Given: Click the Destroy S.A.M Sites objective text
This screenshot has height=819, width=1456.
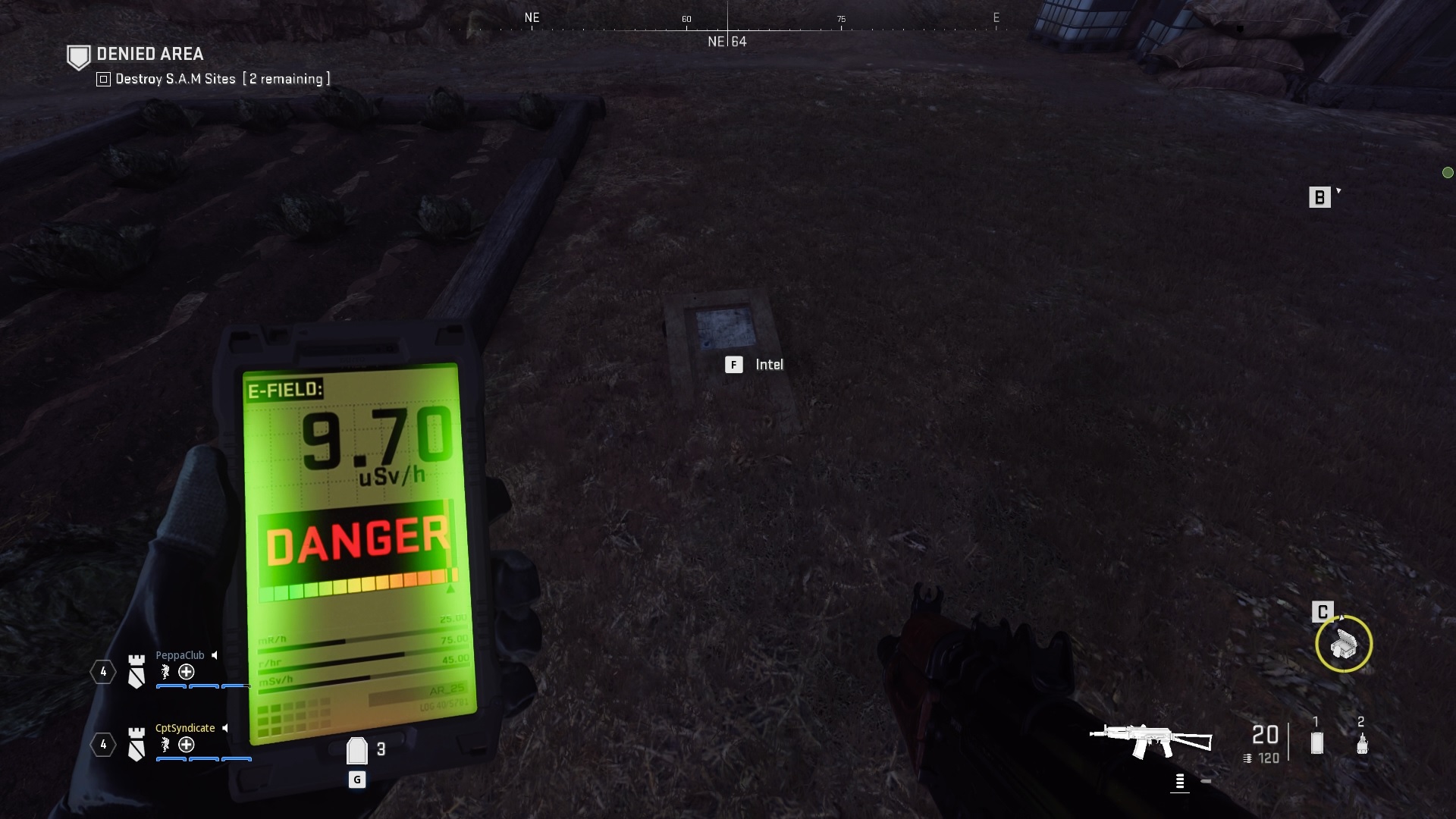Looking at the screenshot, I should pyautogui.click(x=174, y=78).
